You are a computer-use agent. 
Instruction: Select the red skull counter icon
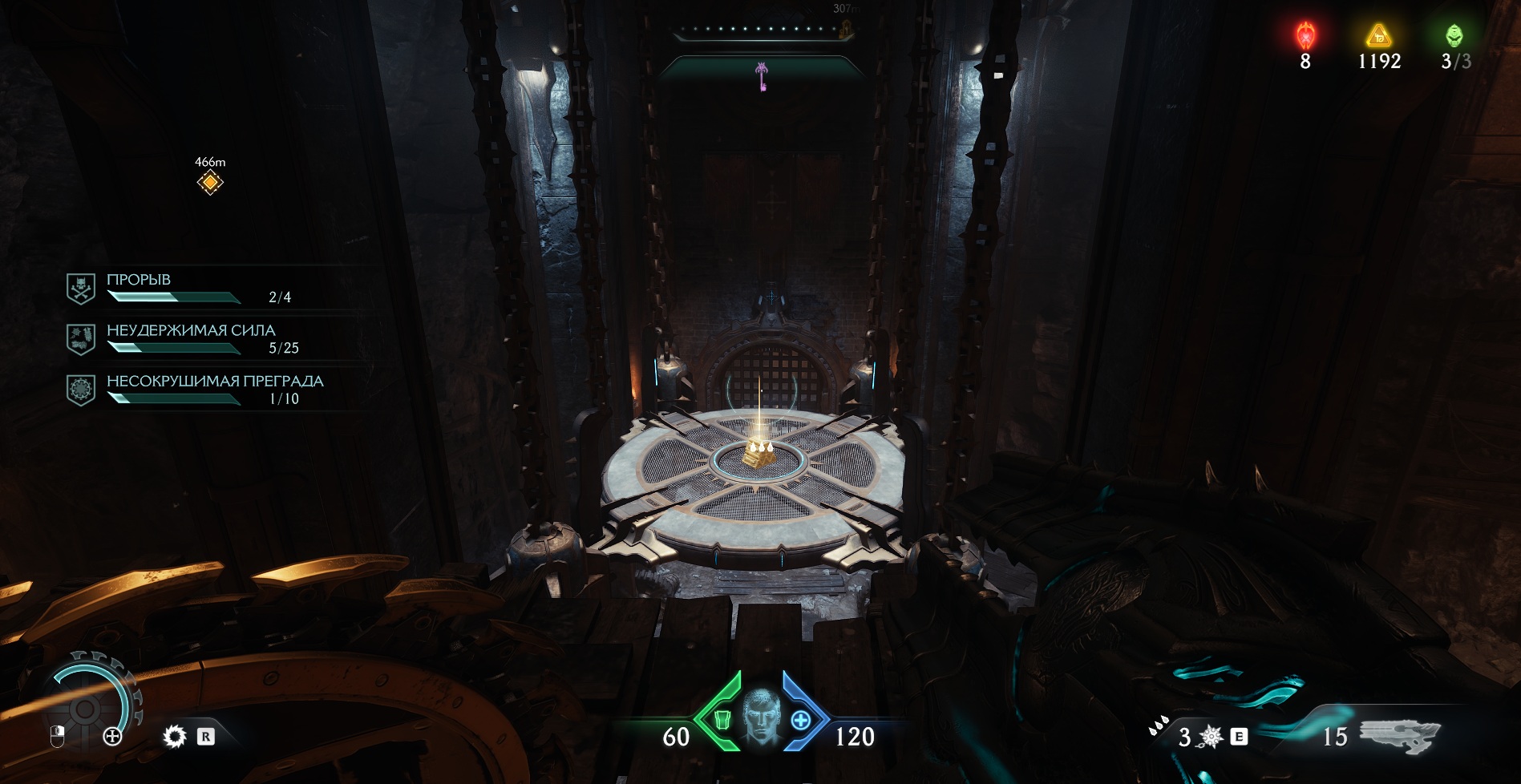[1306, 35]
